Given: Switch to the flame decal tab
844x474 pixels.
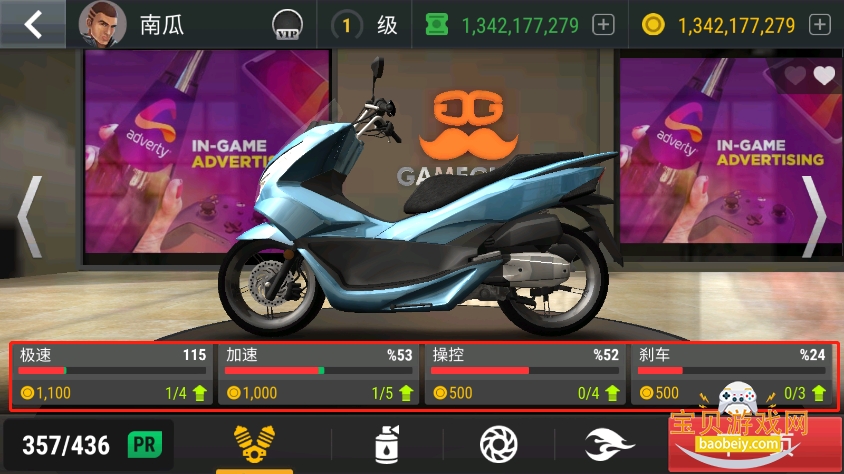Looking at the screenshot, I should (x=609, y=443).
